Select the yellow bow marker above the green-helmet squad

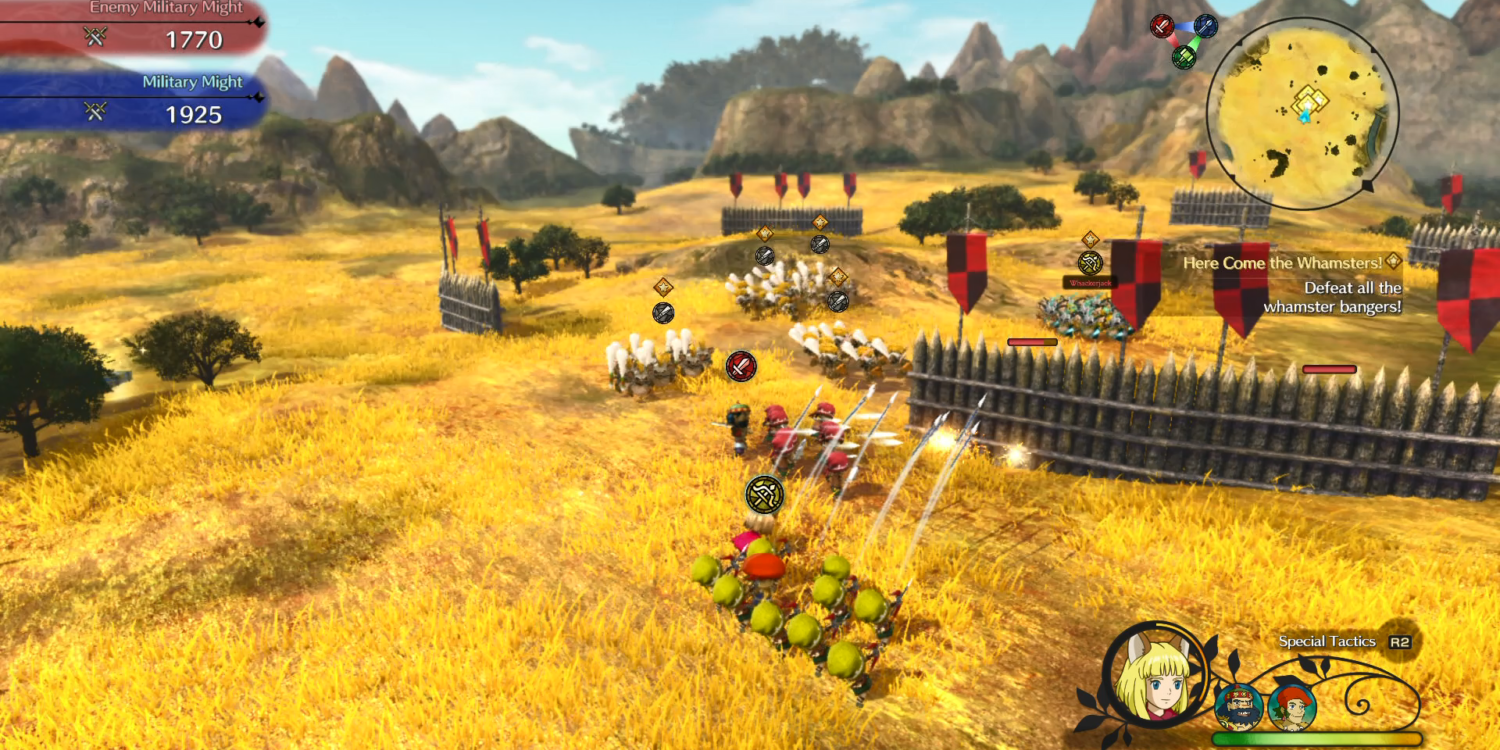point(765,494)
